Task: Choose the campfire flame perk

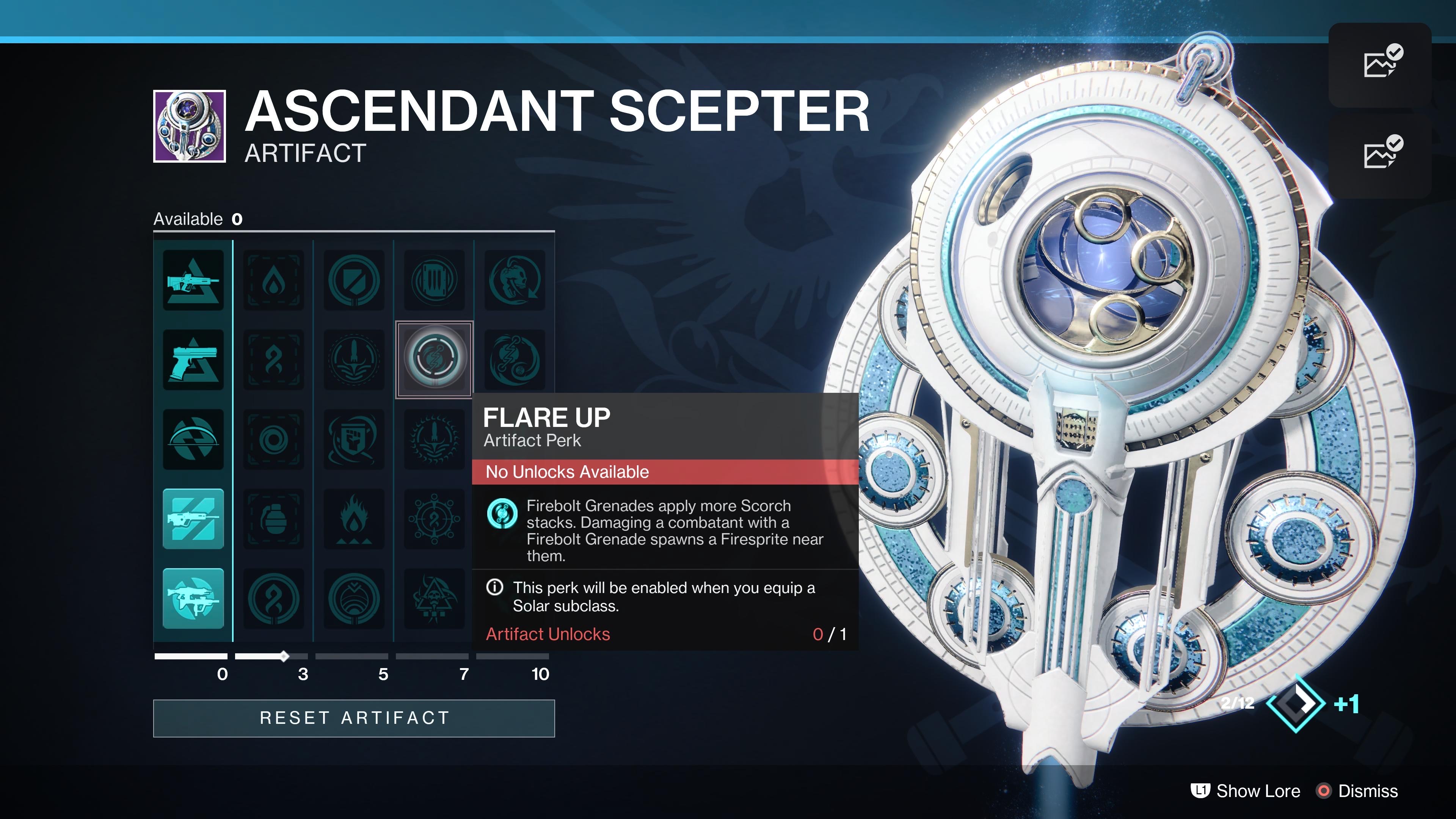Action: click(x=354, y=519)
